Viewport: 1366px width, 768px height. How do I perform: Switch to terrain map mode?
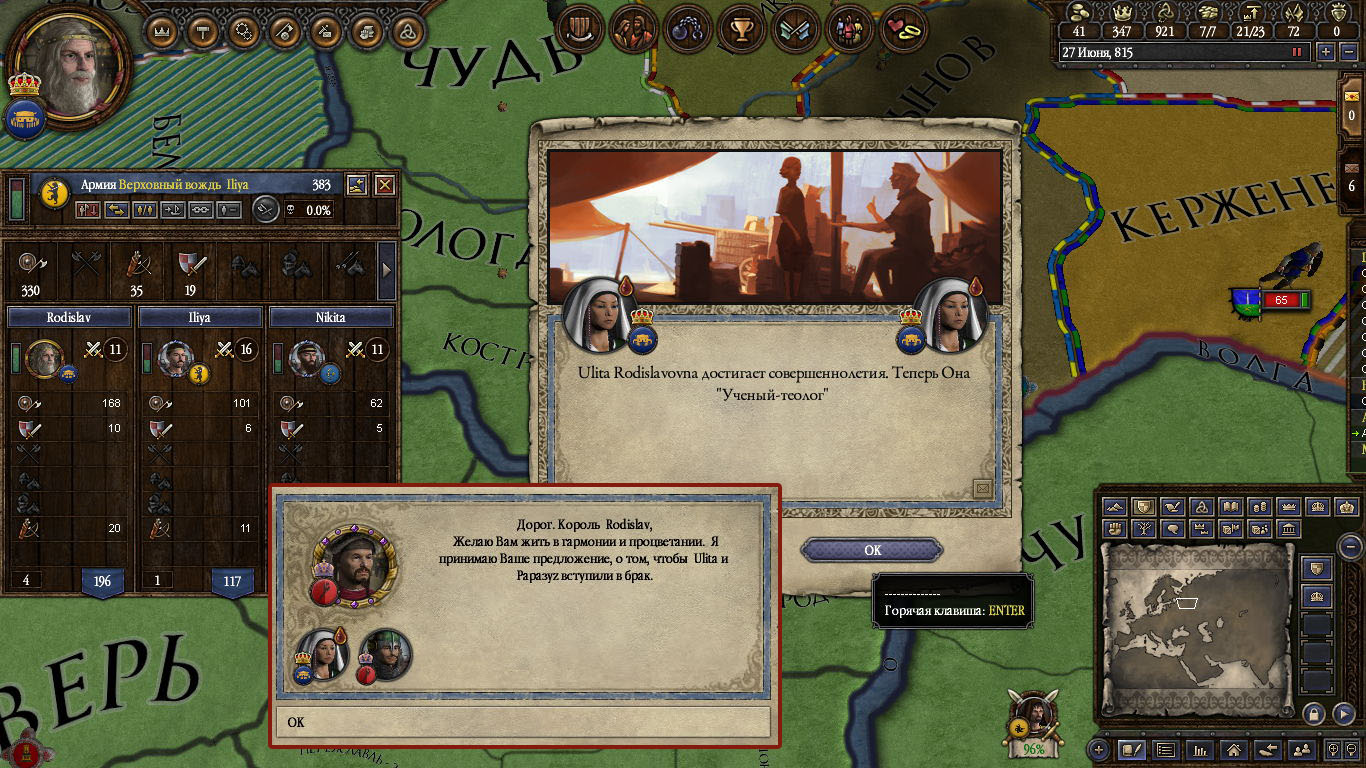pos(1116,507)
